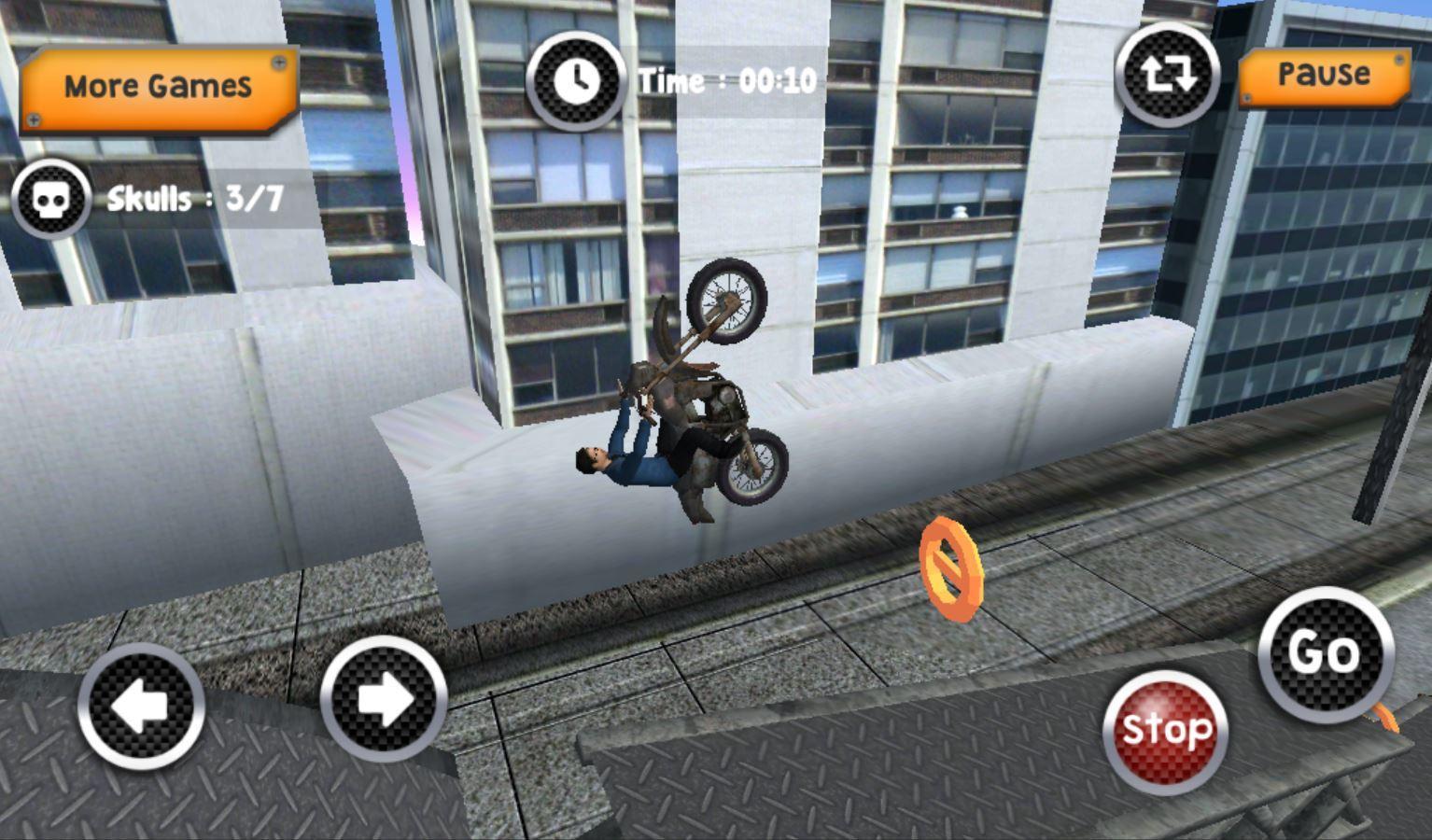Image resolution: width=1432 pixels, height=840 pixels.
Task: Select the motorcycle's front wheel
Action: pos(731,299)
